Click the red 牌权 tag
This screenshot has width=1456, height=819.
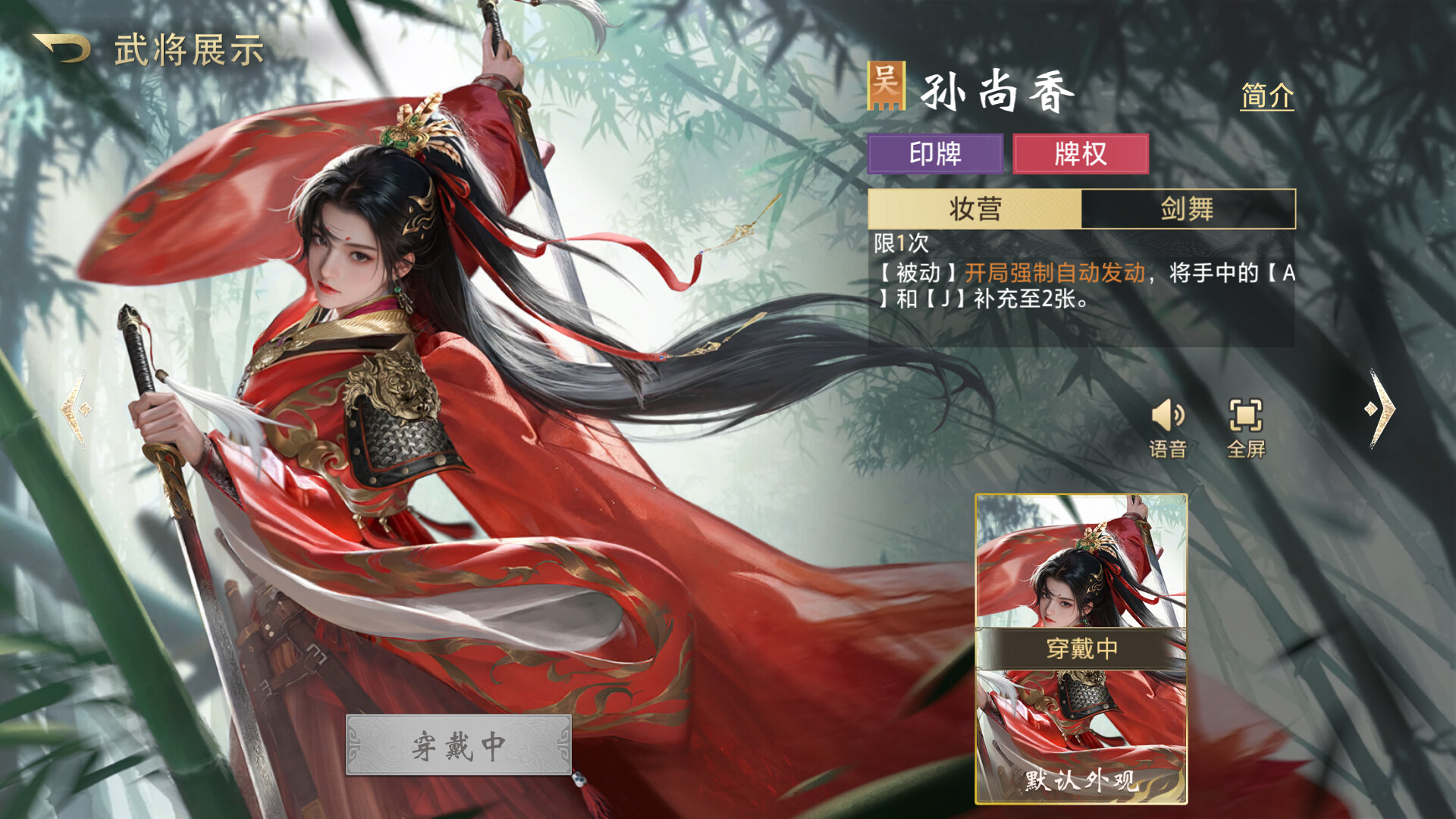point(1080,153)
